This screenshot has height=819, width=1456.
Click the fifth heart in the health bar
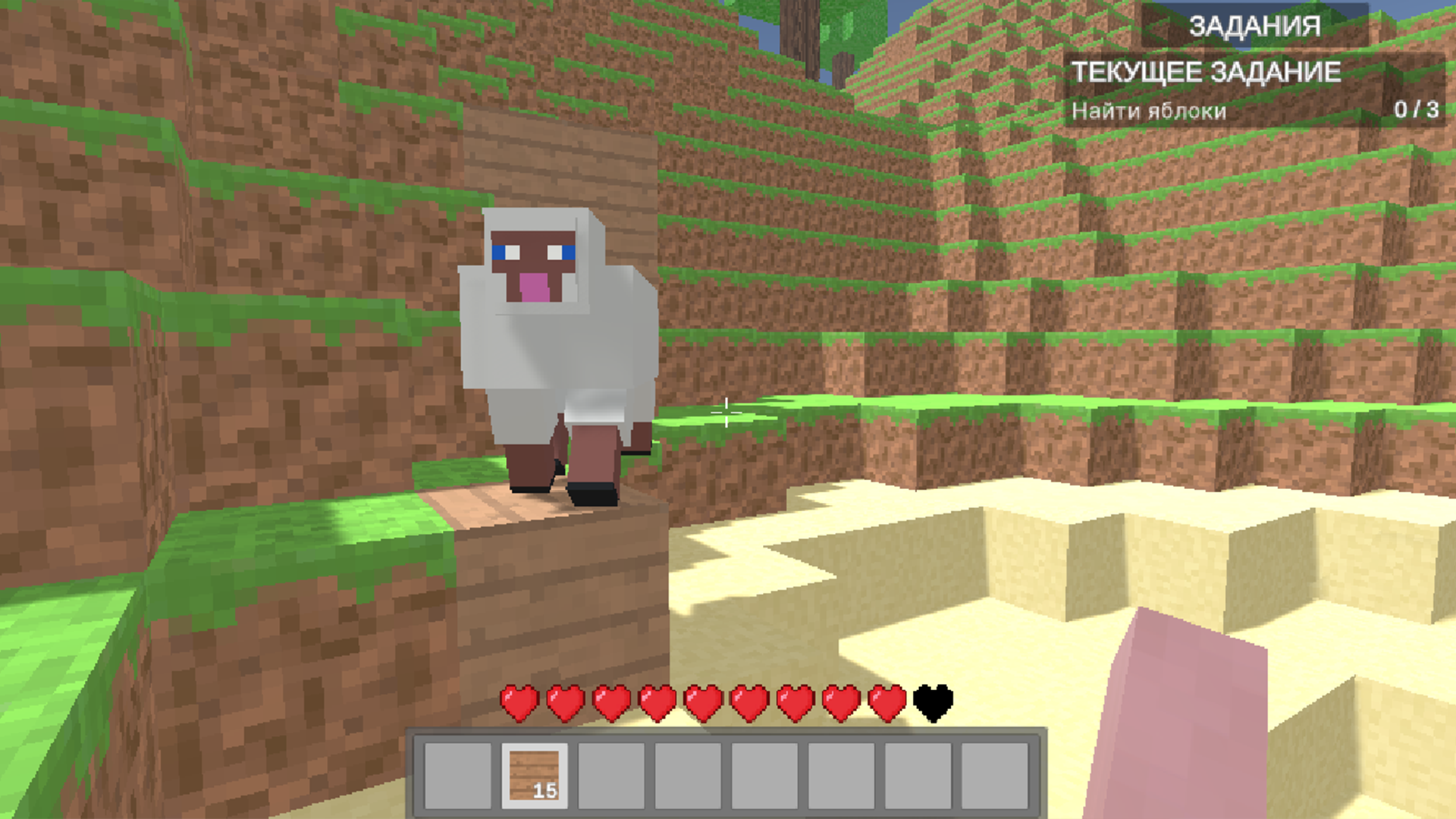[x=703, y=704]
